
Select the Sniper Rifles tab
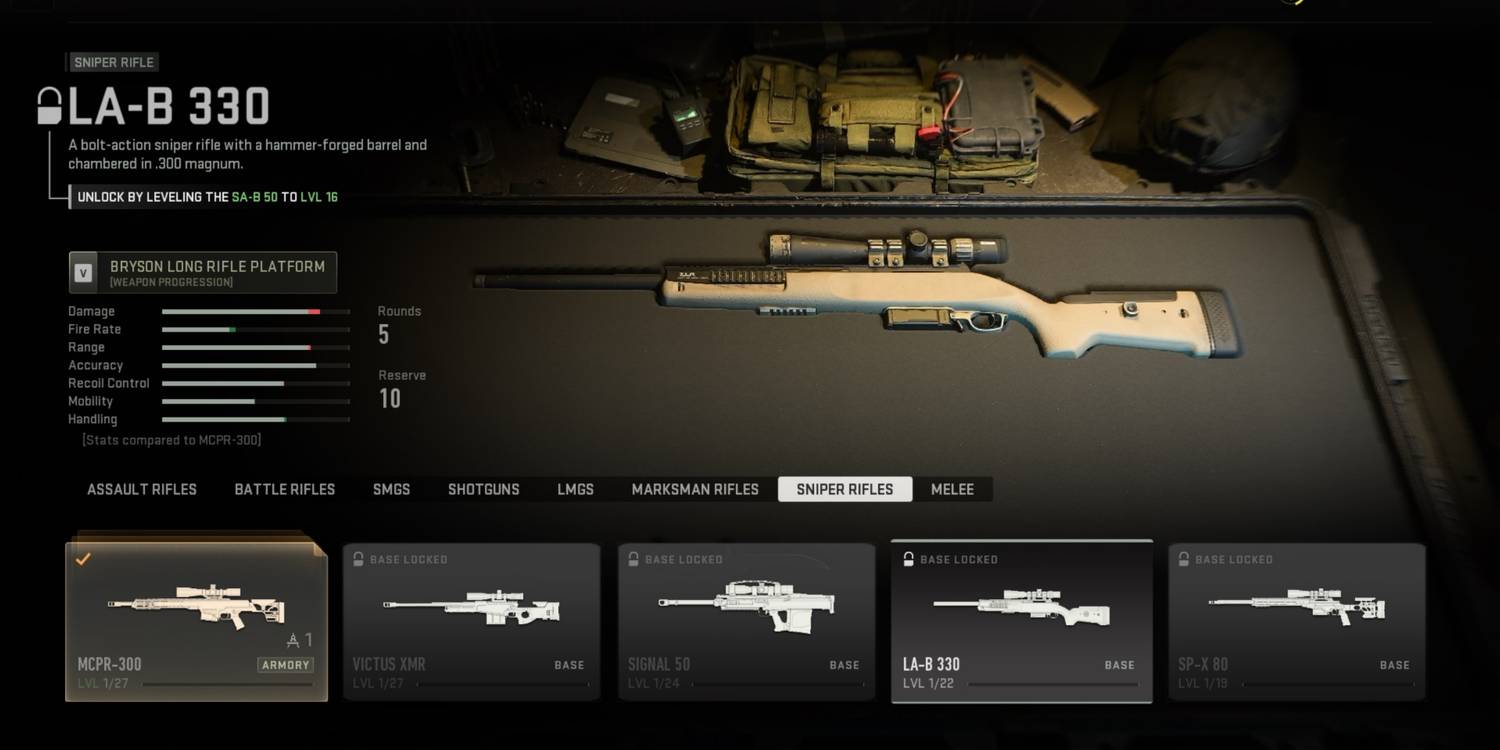point(845,489)
